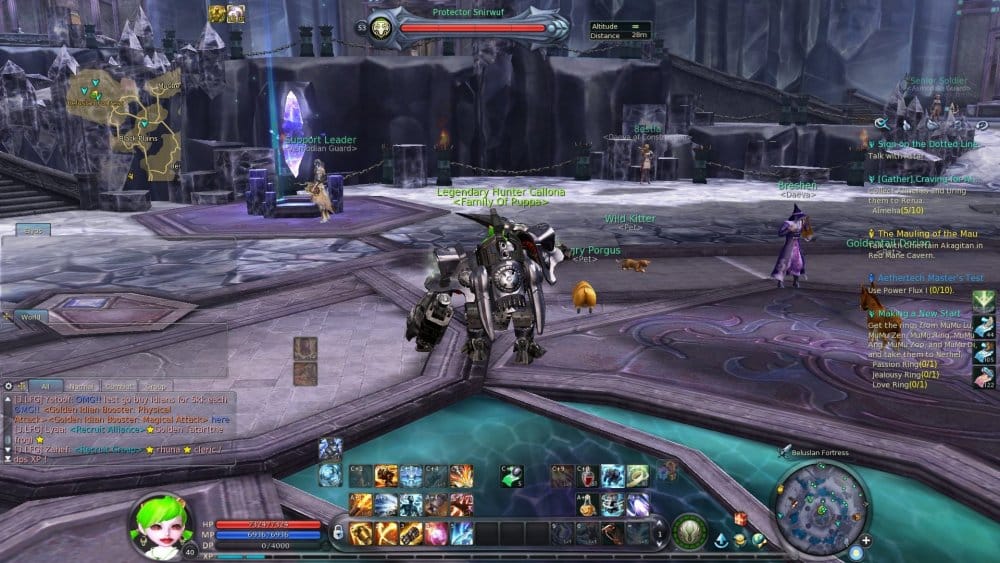
Task: Switch to the All chat tab
Action: (x=45, y=385)
